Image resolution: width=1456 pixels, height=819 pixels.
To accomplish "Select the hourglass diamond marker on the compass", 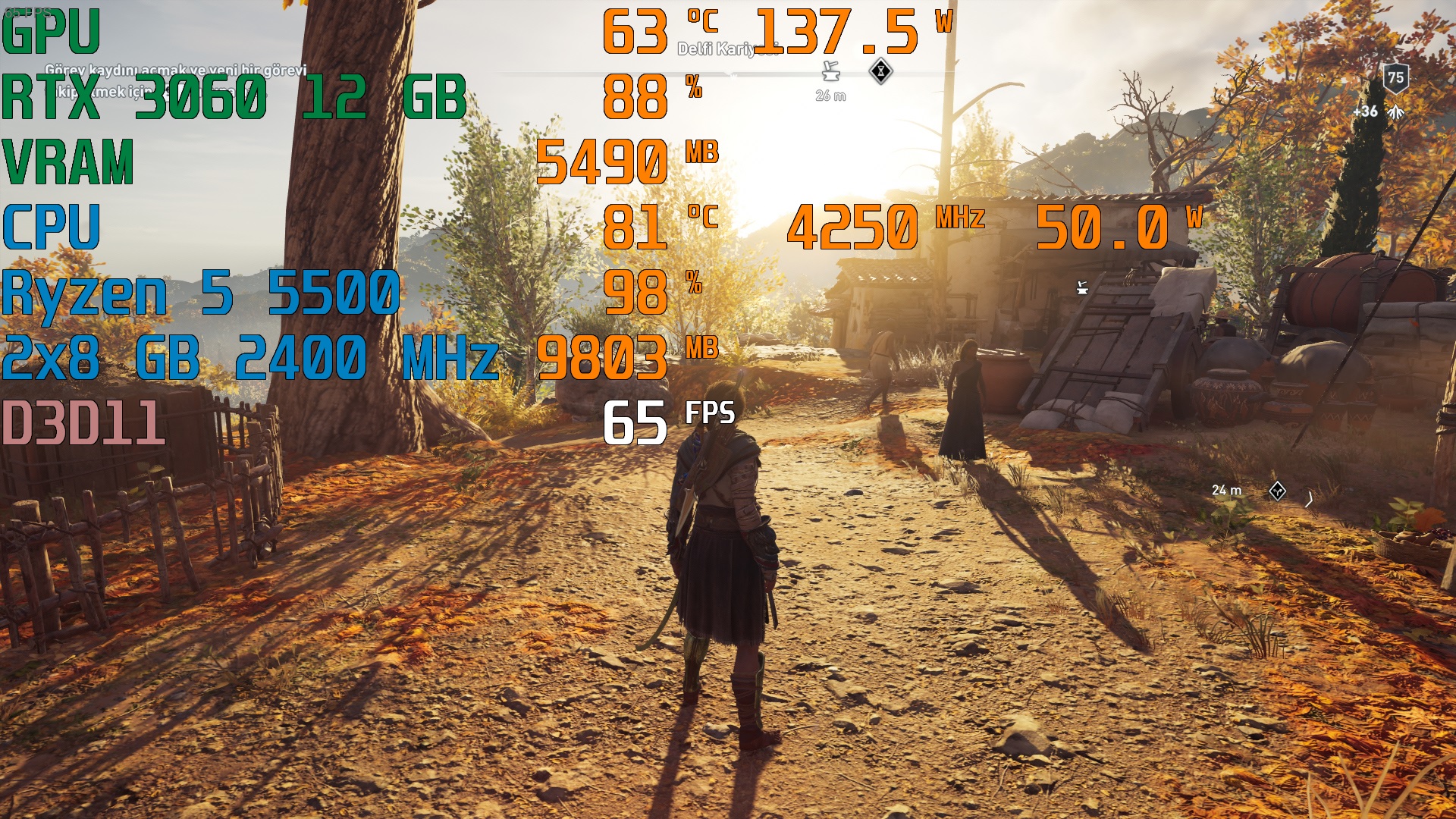I will click(x=880, y=71).
